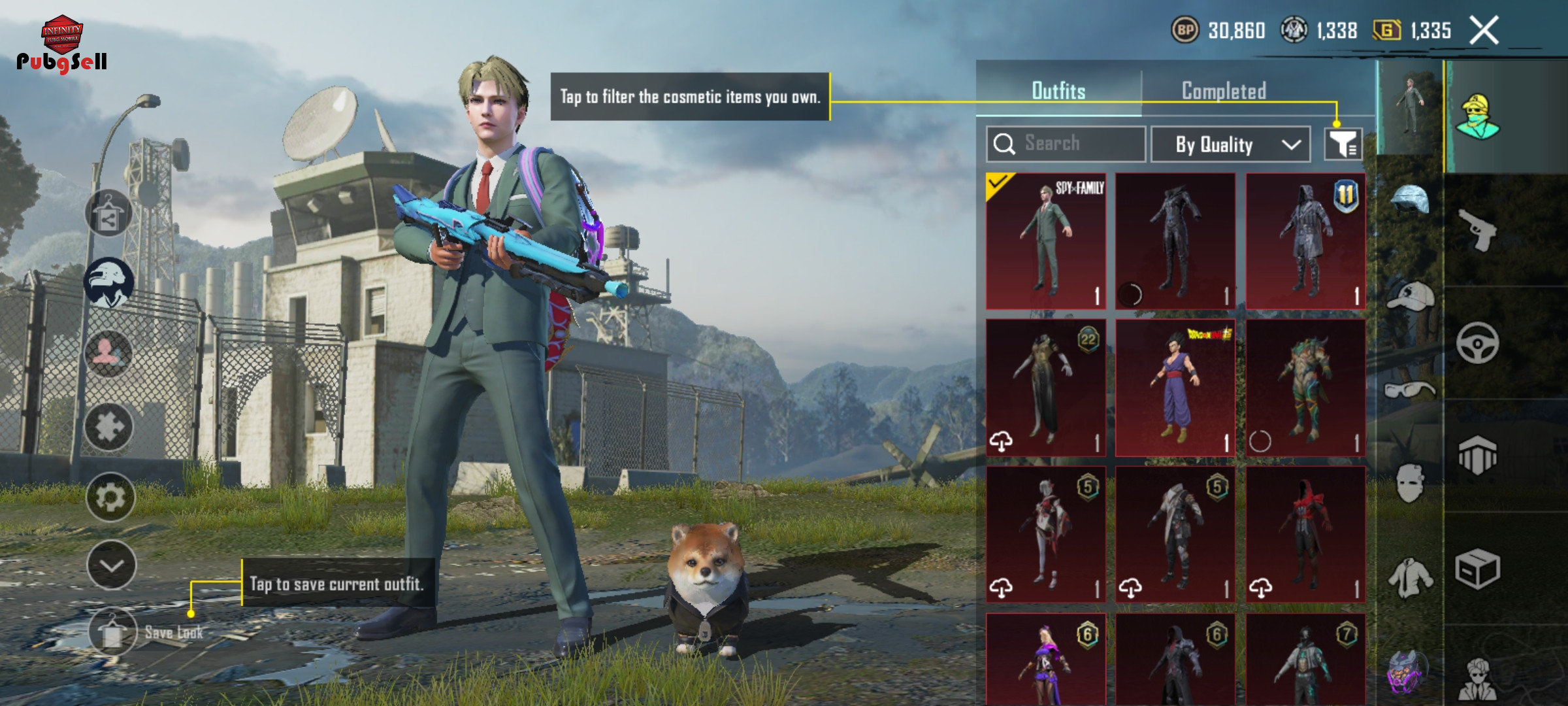Tap the Save Look button

coord(112,632)
